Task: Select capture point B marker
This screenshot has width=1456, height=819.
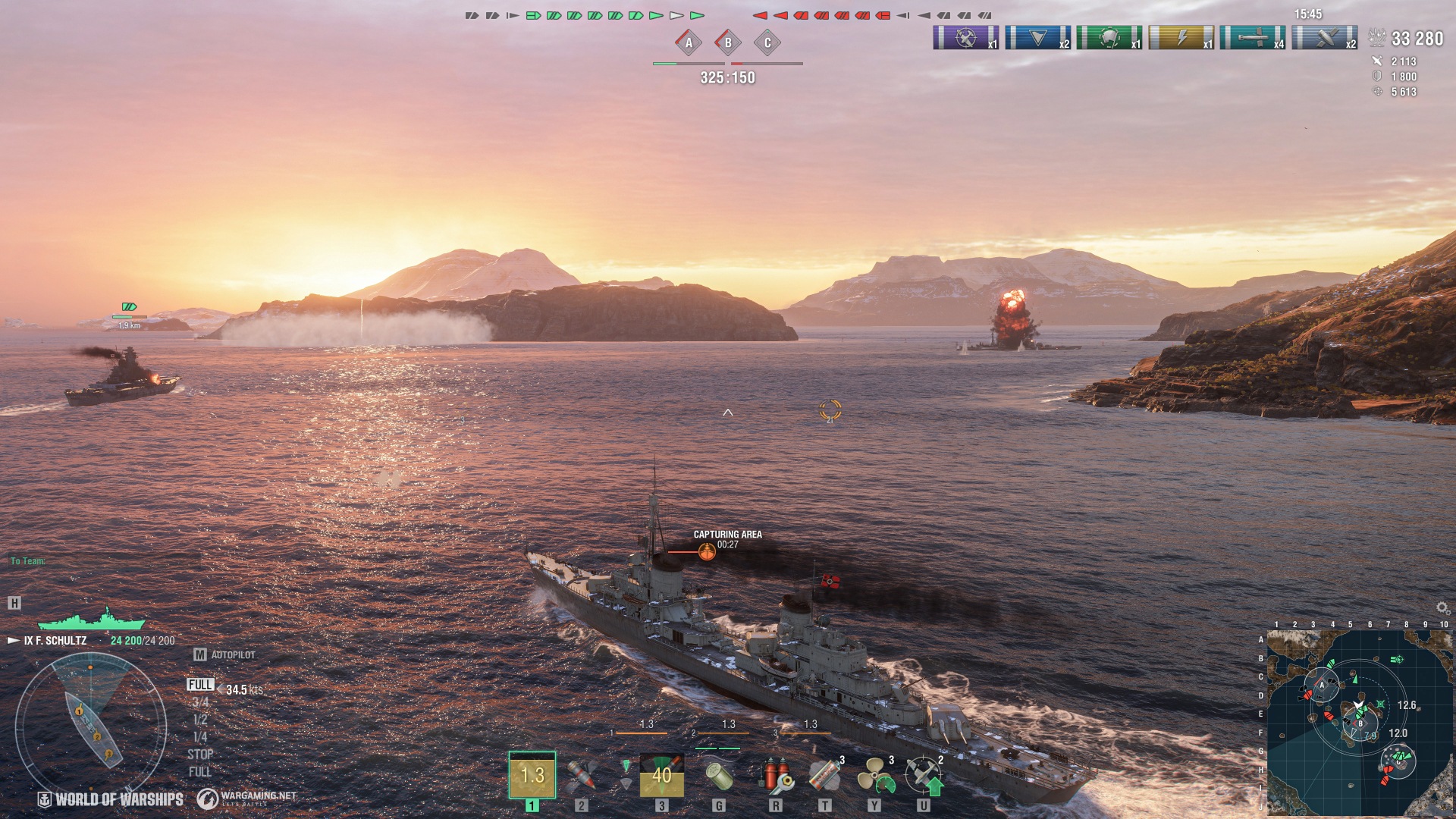Action: tap(728, 42)
